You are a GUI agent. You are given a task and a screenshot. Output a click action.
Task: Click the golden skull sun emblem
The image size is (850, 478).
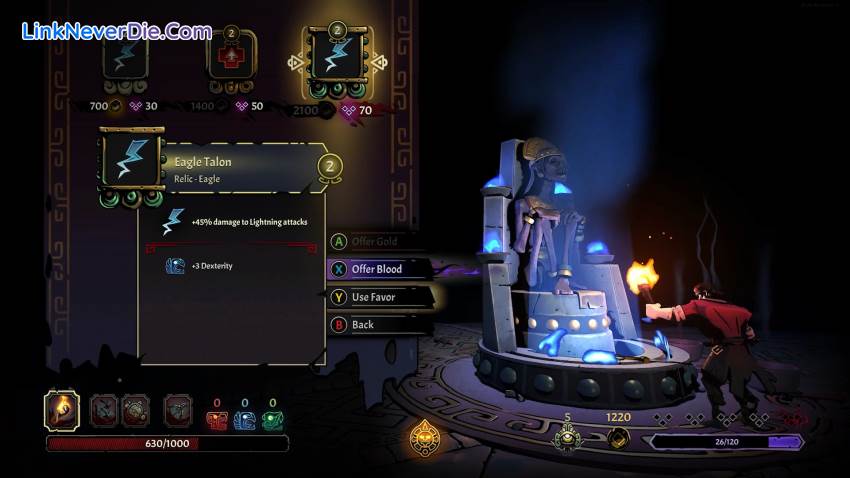pyautogui.click(x=427, y=439)
